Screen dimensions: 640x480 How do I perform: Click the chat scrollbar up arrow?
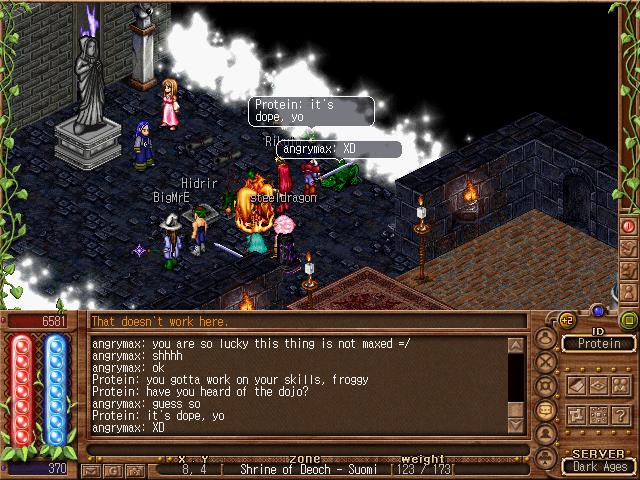point(516,346)
